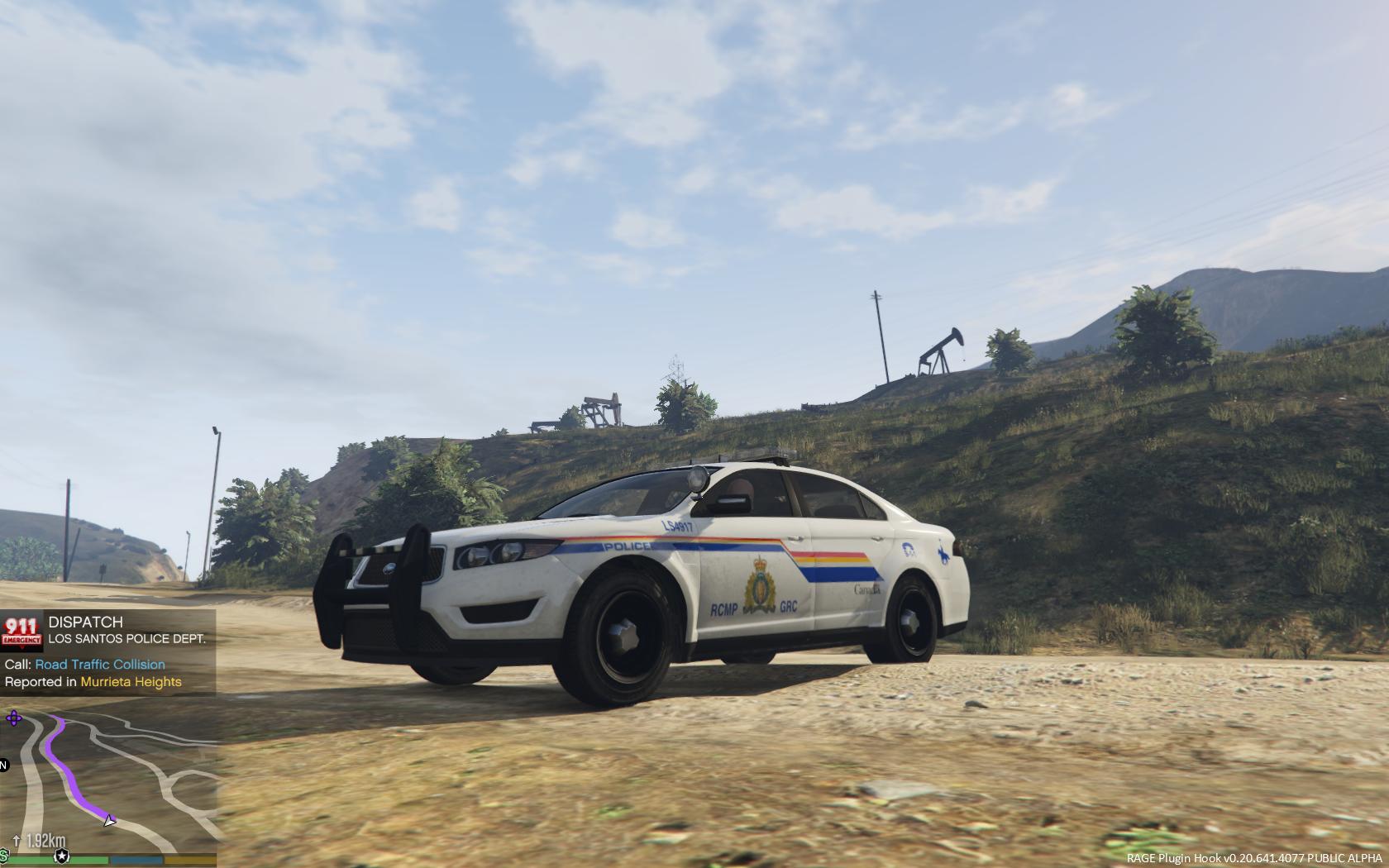Click the North compass marker on minimap
The image size is (1389, 868).
[x=3, y=765]
